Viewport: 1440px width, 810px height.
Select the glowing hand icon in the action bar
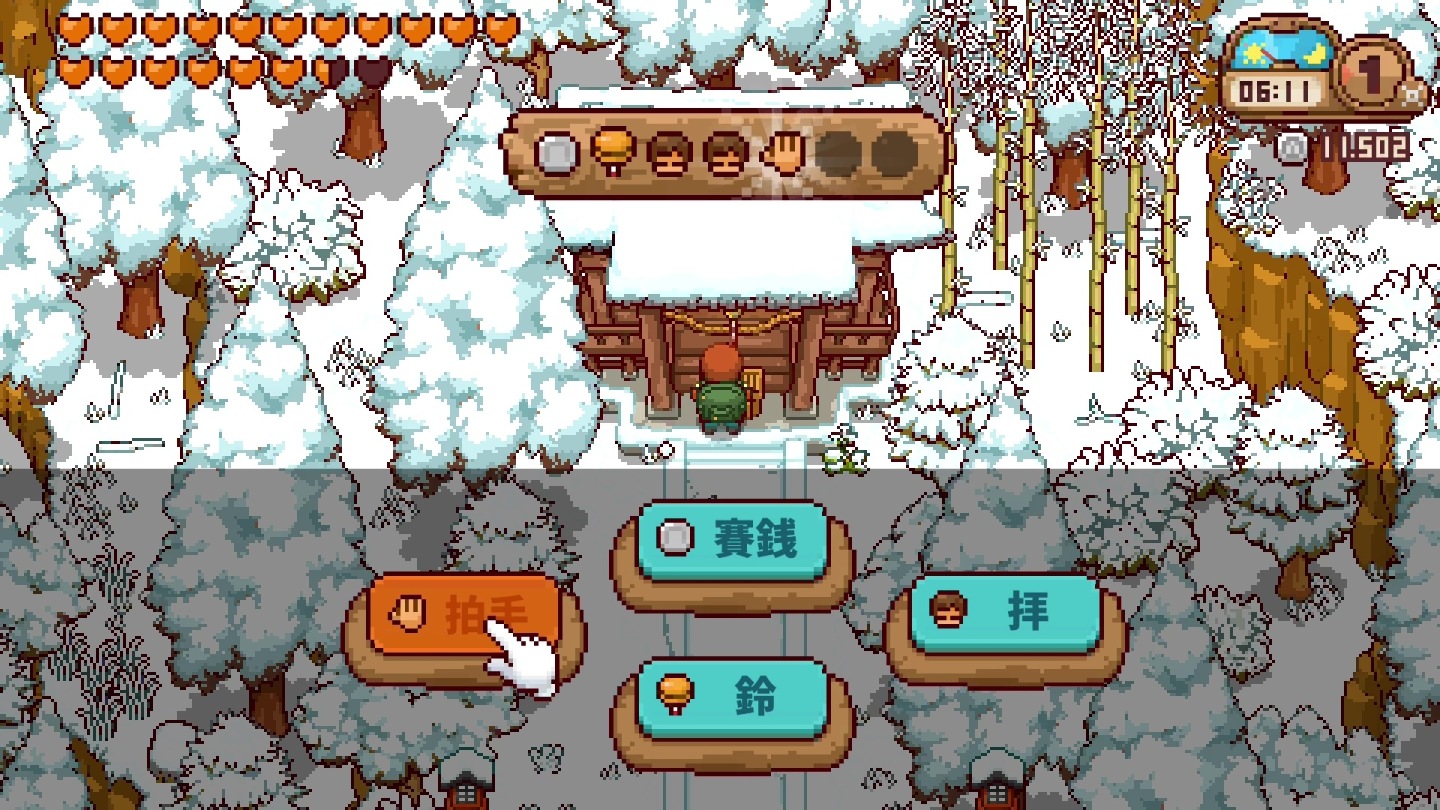click(x=784, y=152)
